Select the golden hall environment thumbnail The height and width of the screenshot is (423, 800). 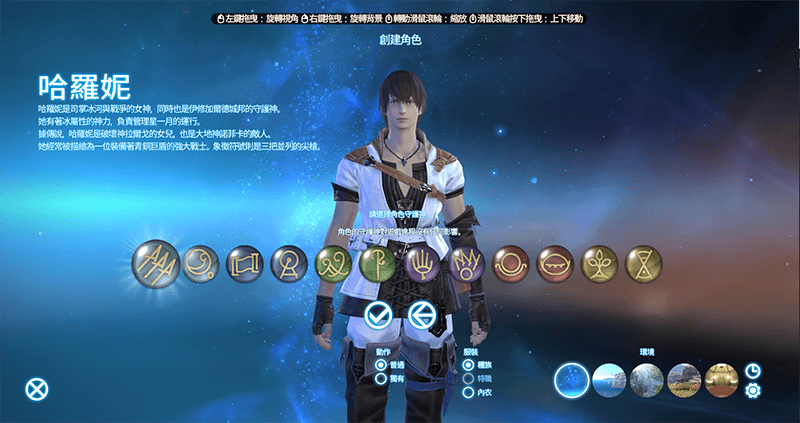[720, 380]
